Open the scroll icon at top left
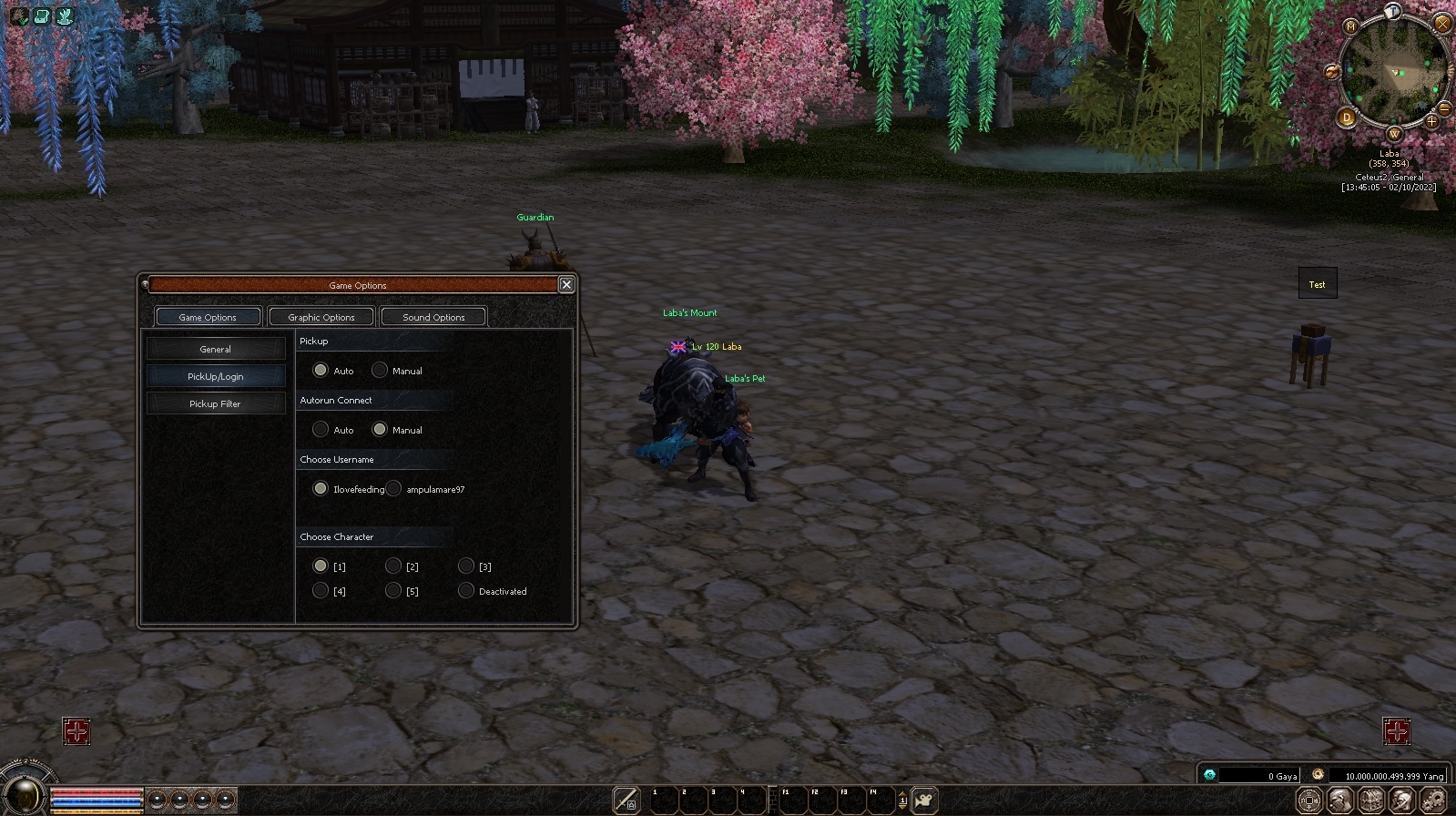The height and width of the screenshot is (816, 1456). click(41, 15)
